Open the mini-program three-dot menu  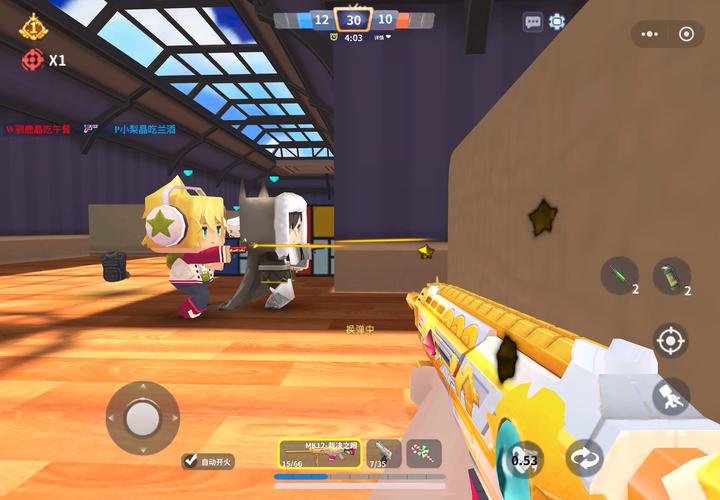pos(651,34)
